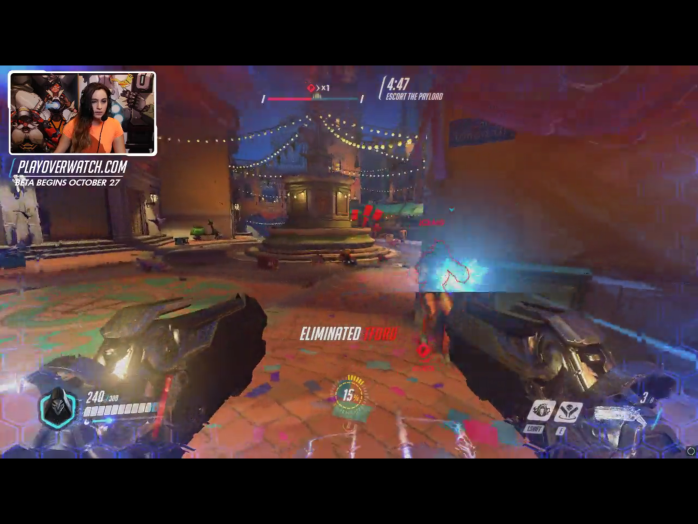Screen dimensions: 698x524
Task: Open the streamer webcam overlay
Action: click(x=82, y=113)
